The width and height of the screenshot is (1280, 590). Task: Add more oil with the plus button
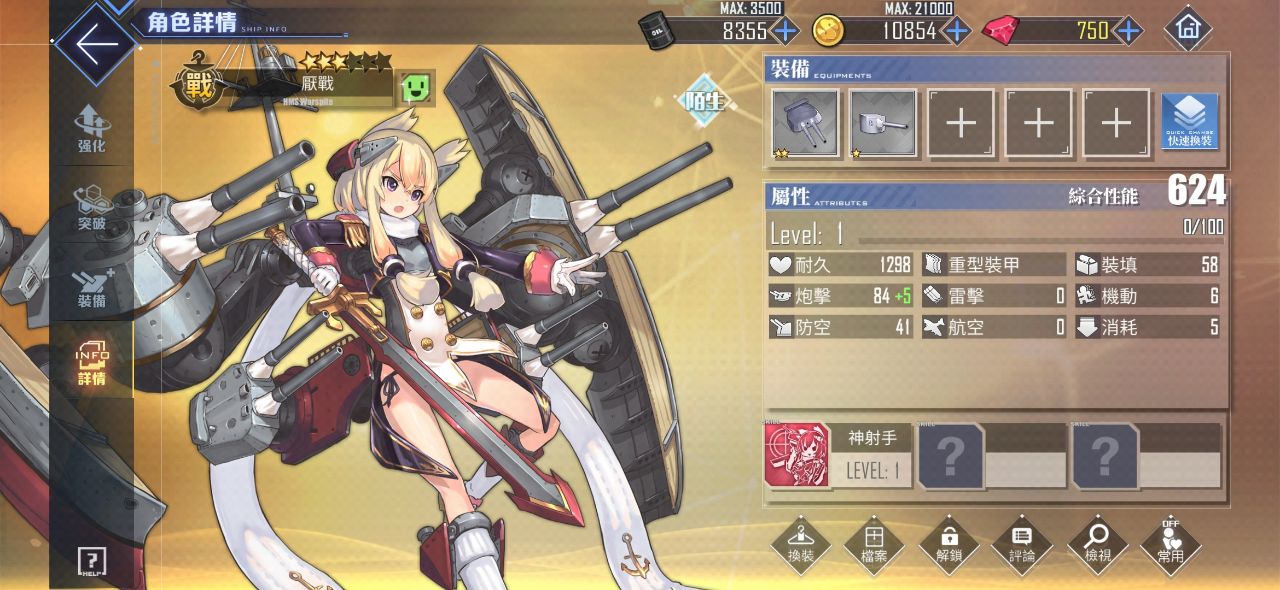coord(786,30)
